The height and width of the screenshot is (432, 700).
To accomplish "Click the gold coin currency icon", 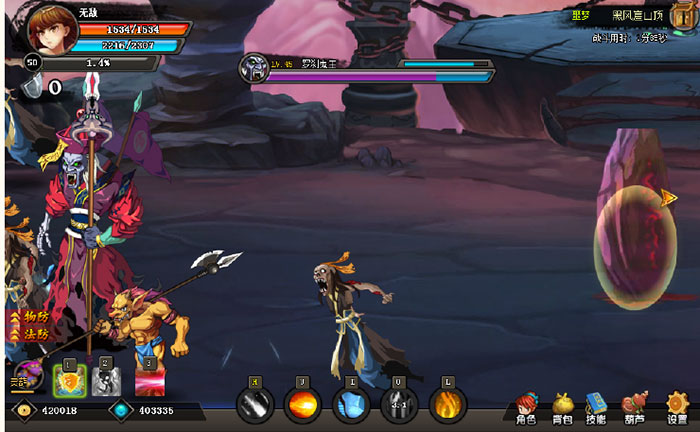I will tap(23, 410).
